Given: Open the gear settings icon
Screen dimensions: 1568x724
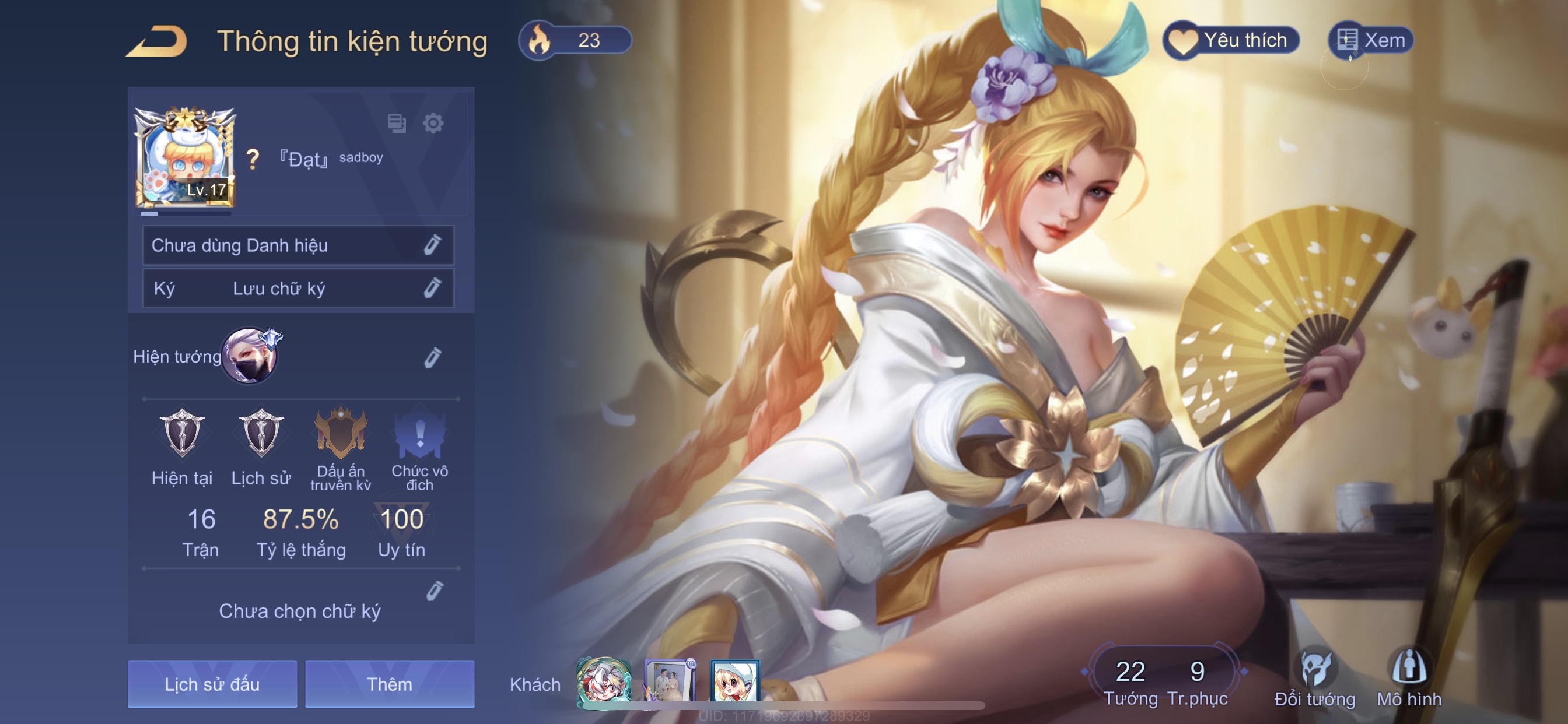Looking at the screenshot, I should (433, 124).
